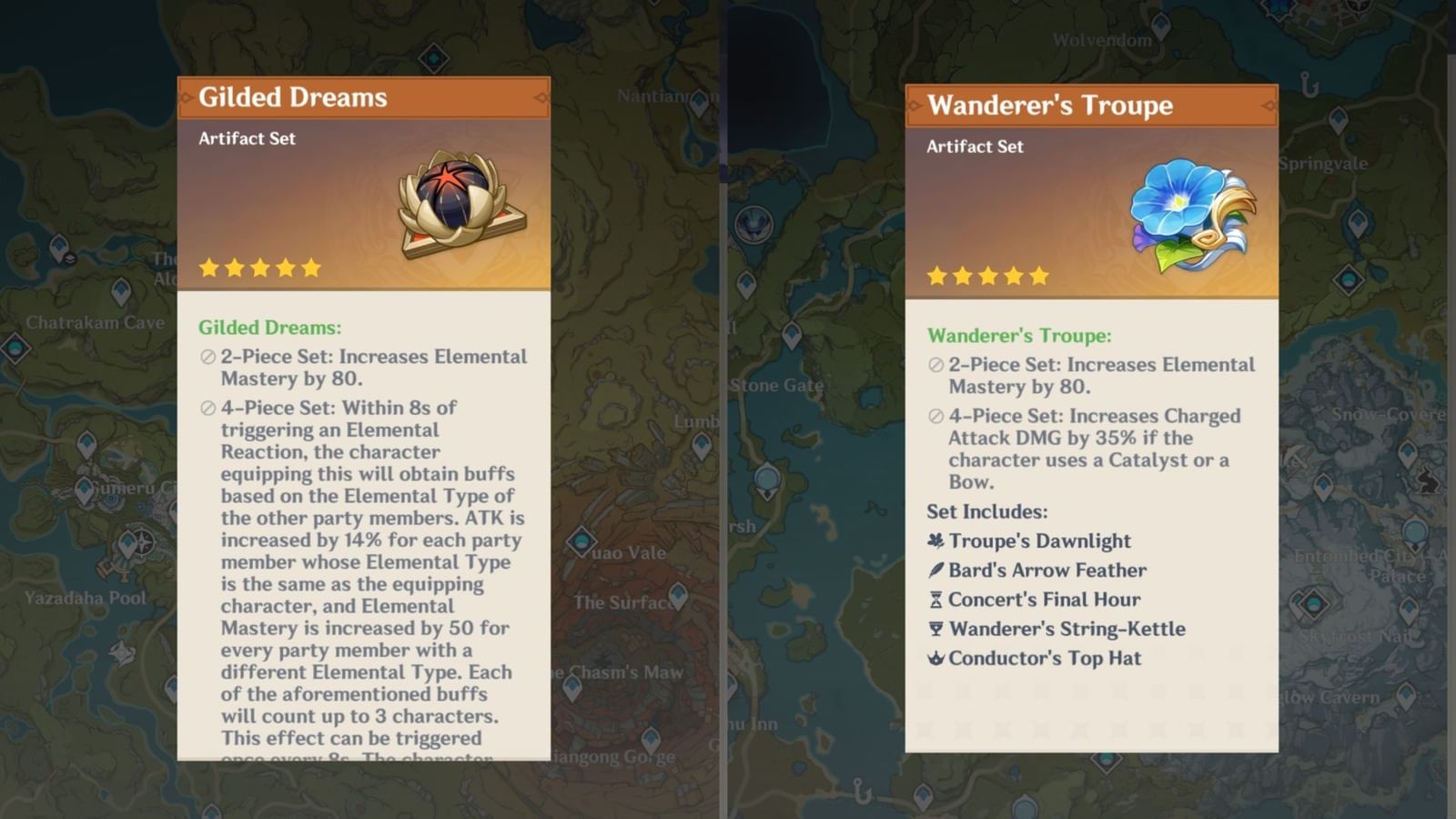This screenshot has width=1456, height=819.
Task: Click the teleport waypoint above Springvale
Action: coord(1338,118)
